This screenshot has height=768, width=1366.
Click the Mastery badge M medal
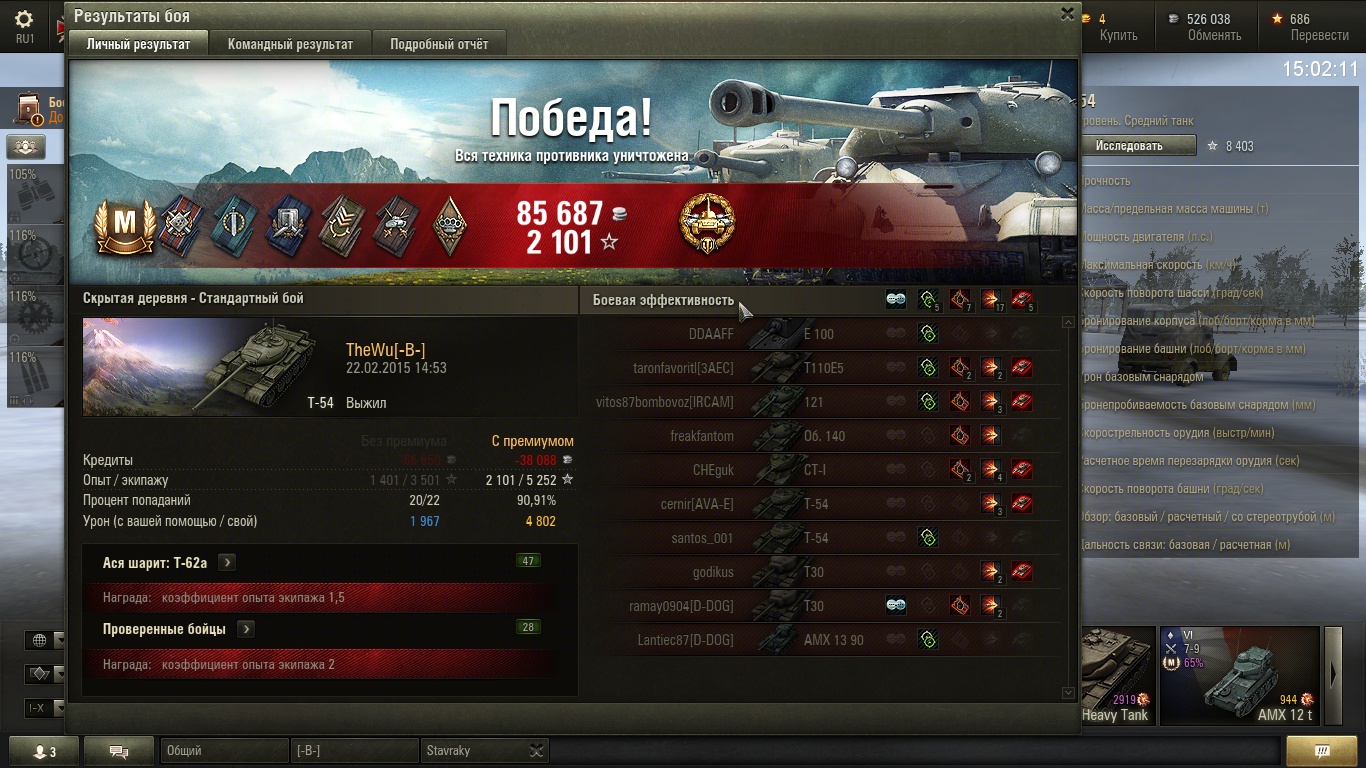click(x=125, y=226)
